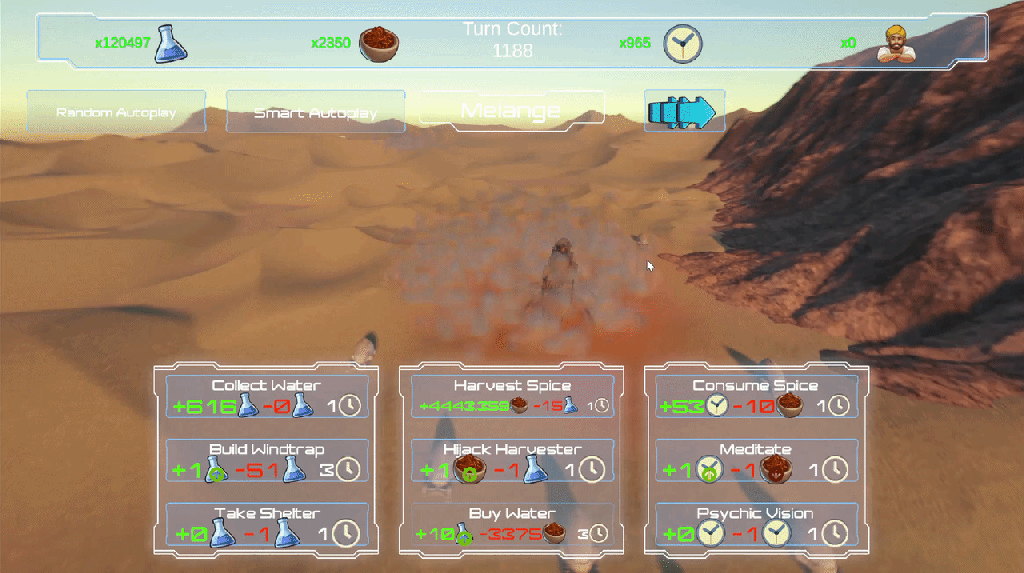Activate Smart Autoplay

(315, 112)
